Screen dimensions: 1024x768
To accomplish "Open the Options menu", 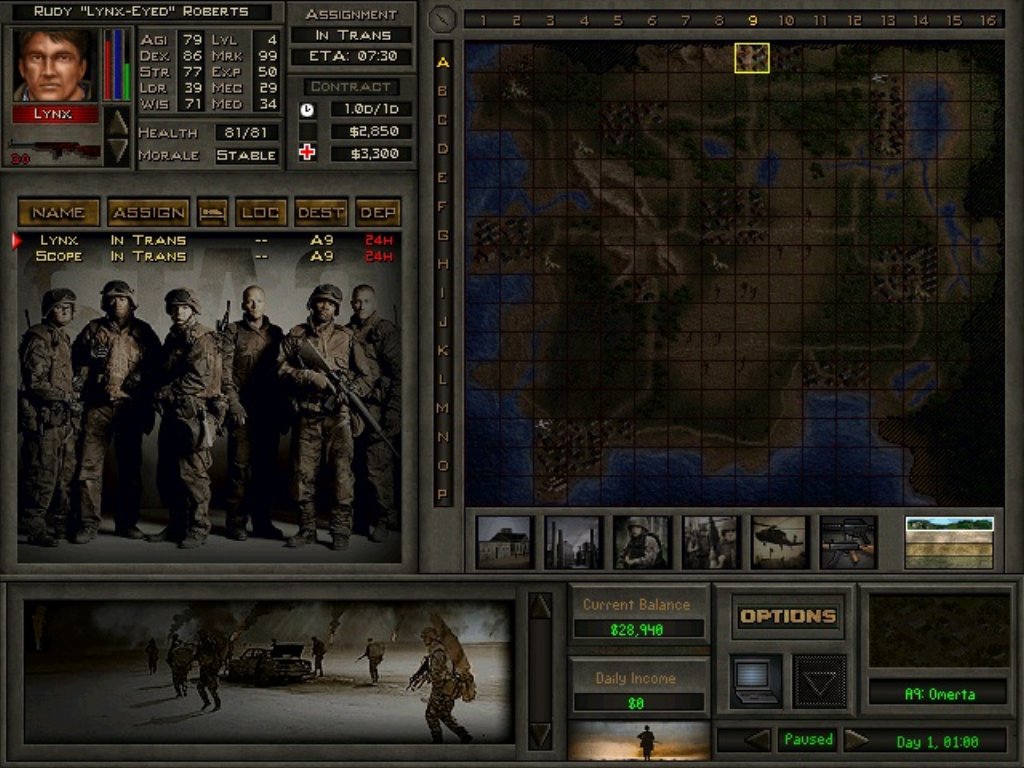I will [787, 616].
